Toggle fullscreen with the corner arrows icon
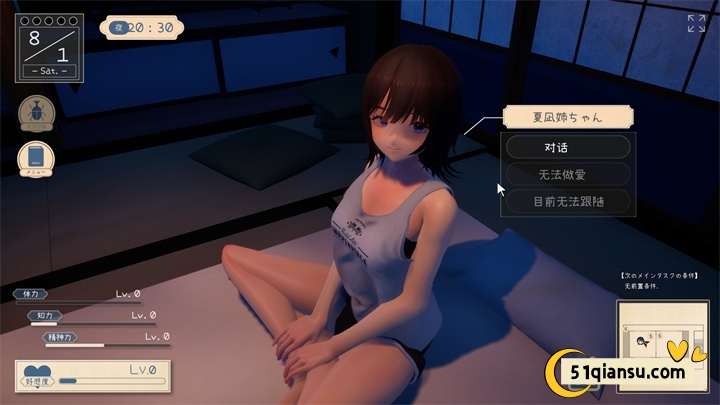This screenshot has width=720, height=405. pyautogui.click(x=696, y=23)
